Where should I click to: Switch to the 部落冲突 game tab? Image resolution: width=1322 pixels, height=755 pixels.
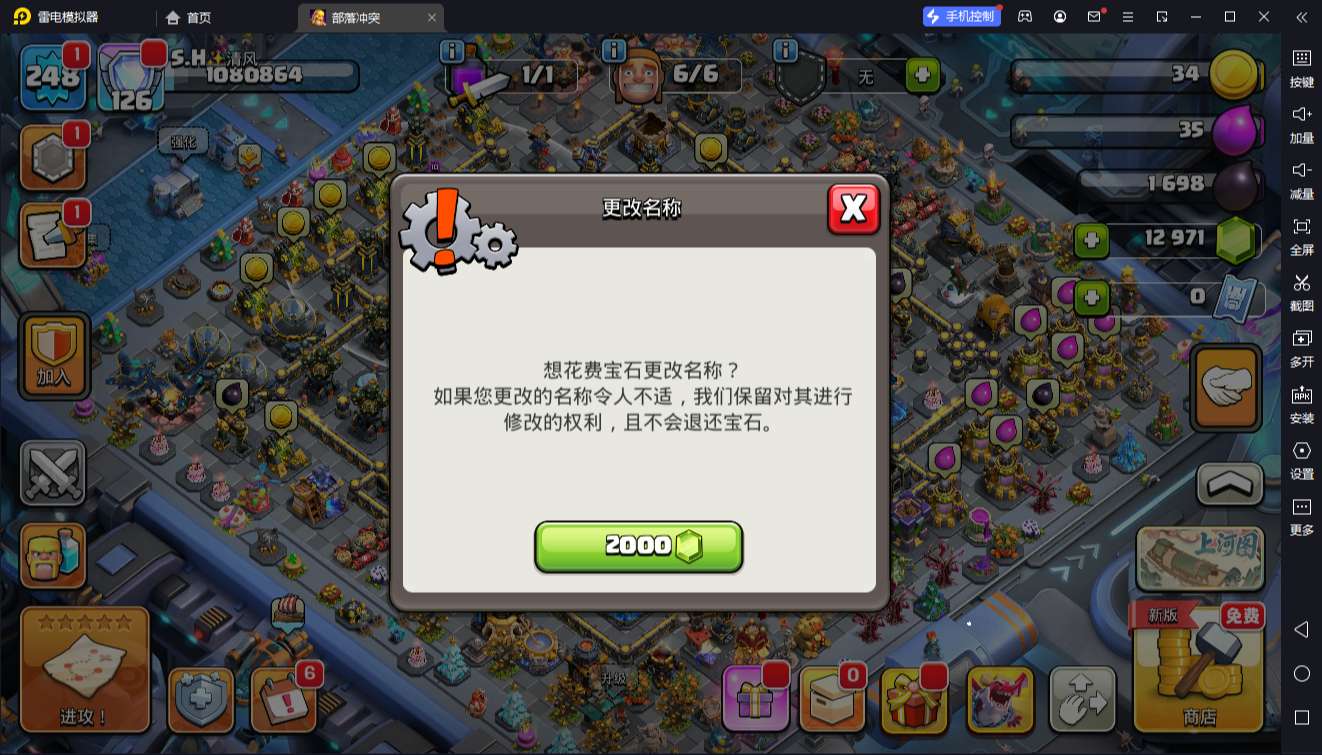(355, 17)
